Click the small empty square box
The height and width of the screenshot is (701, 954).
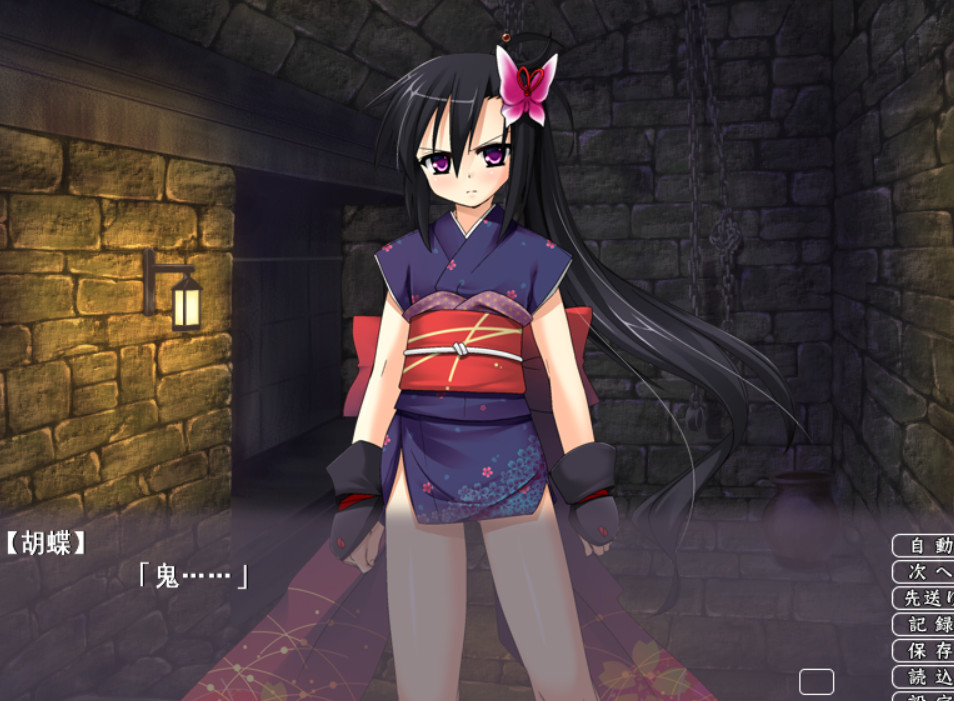click(x=816, y=682)
